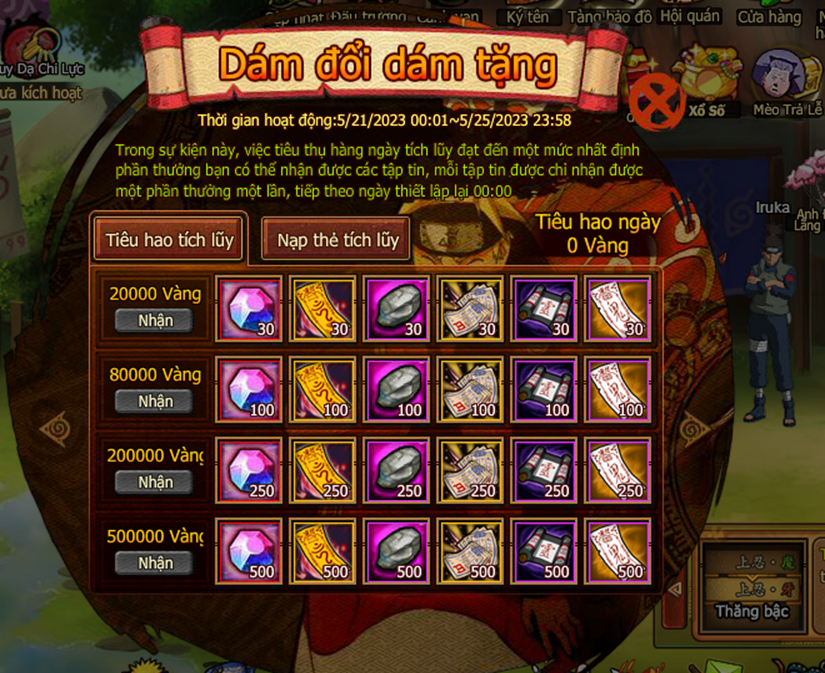Click the Thăng bậc button
Image resolution: width=825 pixels, height=673 pixels.
click(751, 611)
